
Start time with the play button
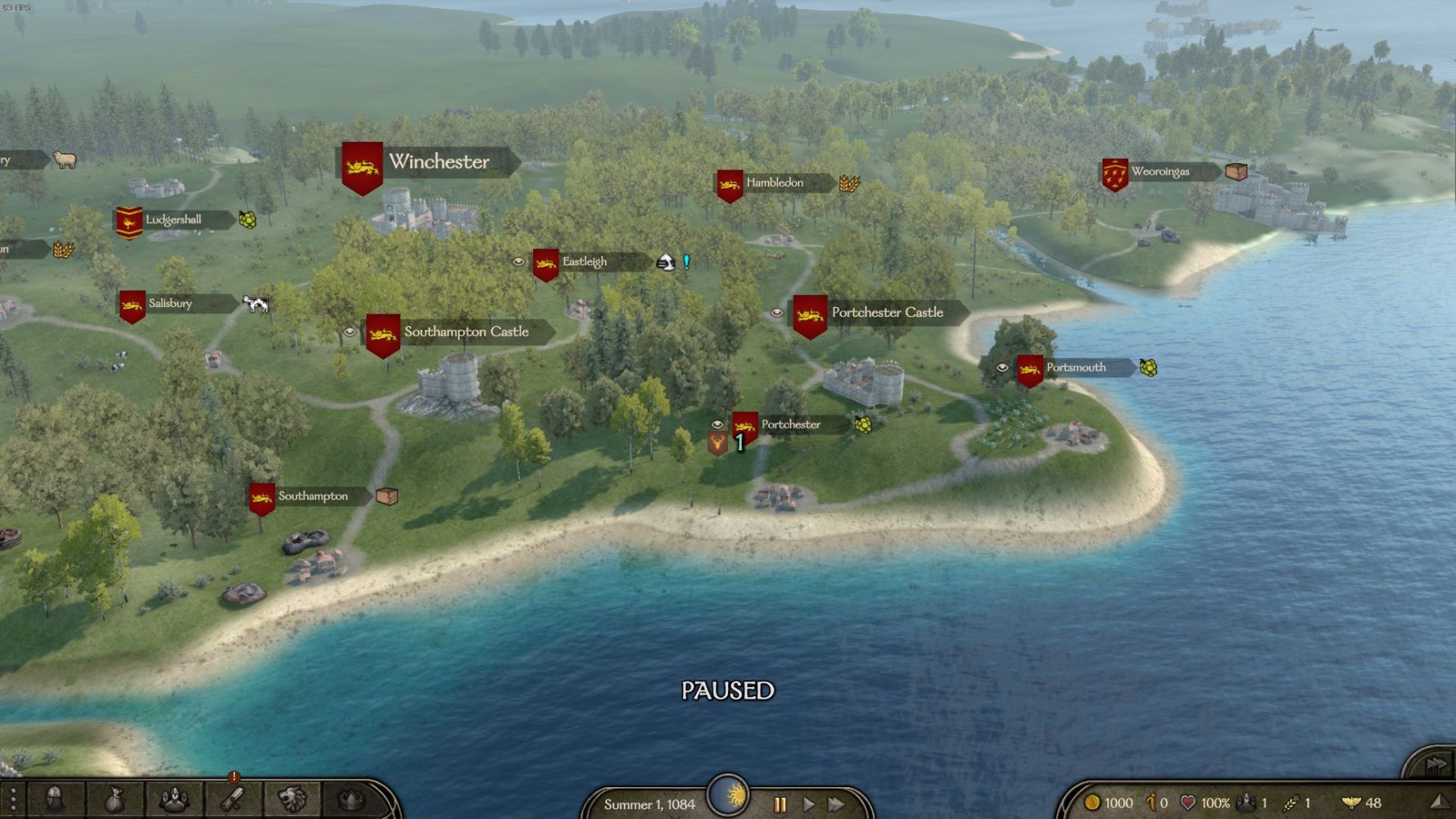808,804
